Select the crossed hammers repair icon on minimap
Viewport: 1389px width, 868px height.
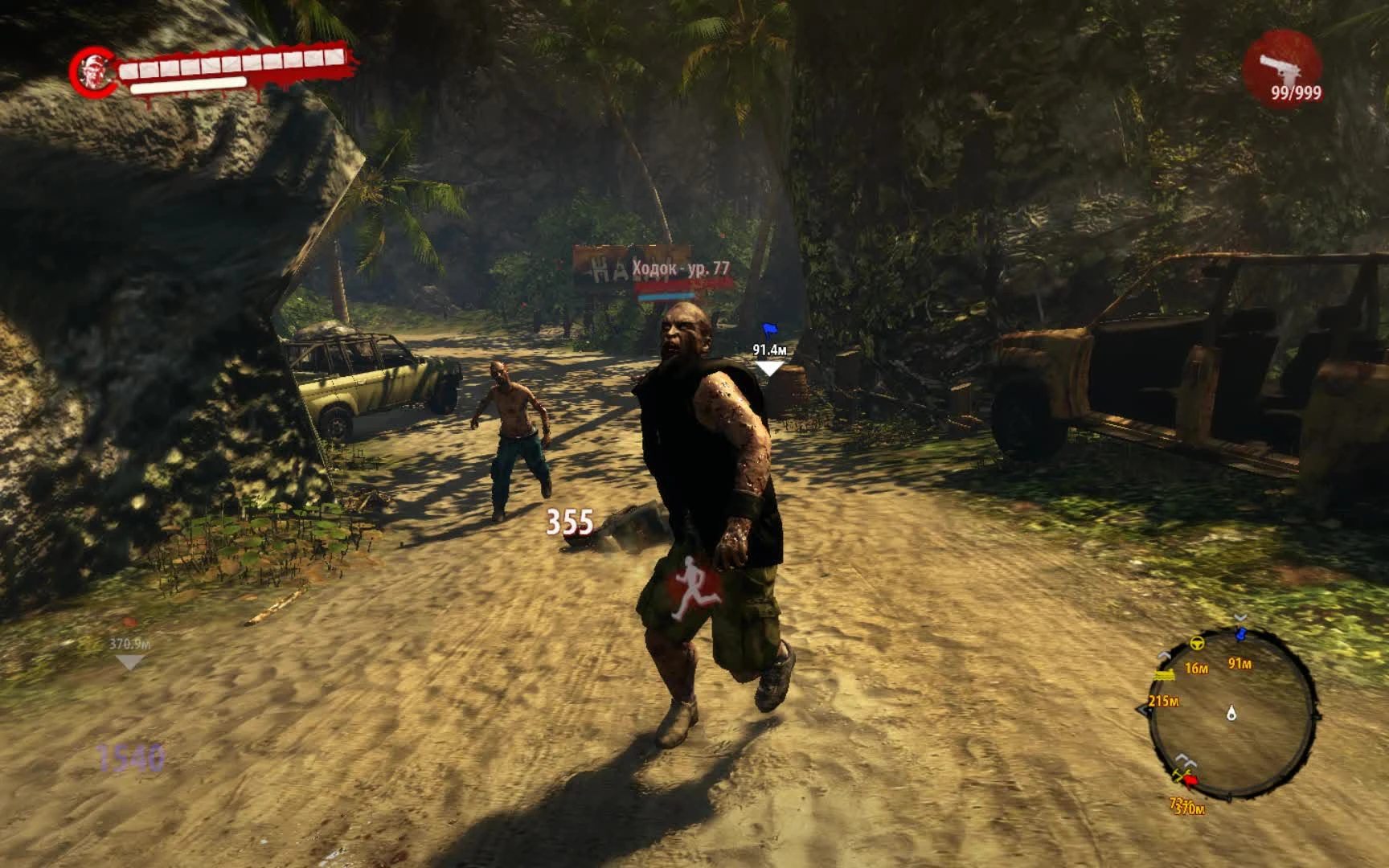[x=1181, y=776]
